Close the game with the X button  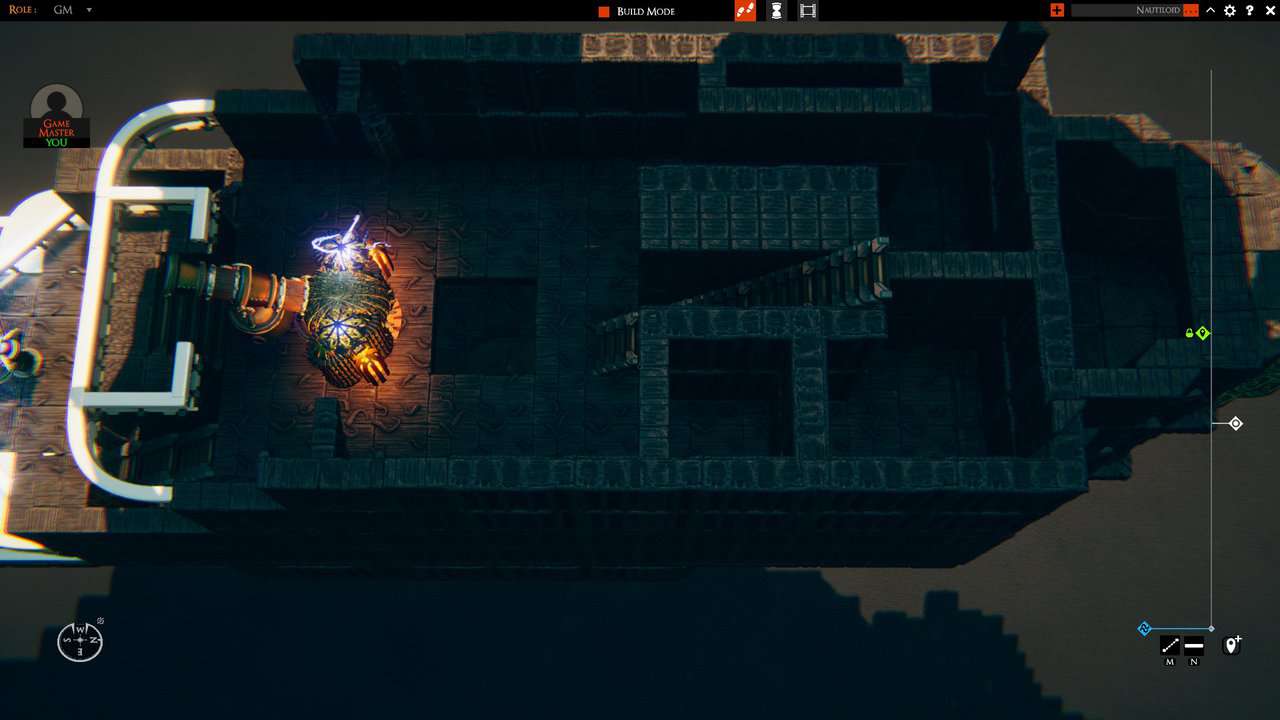(x=1270, y=10)
